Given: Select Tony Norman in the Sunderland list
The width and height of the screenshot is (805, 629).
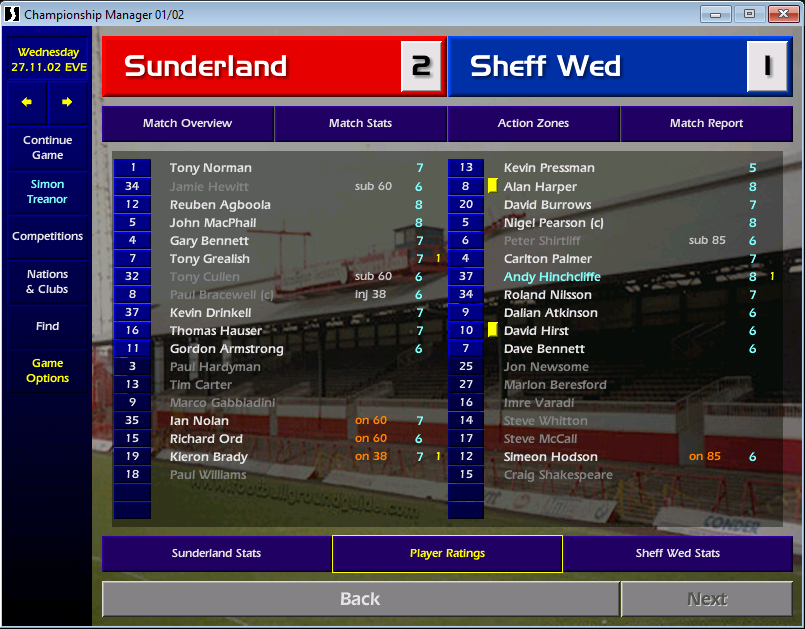Looking at the screenshot, I should (x=210, y=168).
